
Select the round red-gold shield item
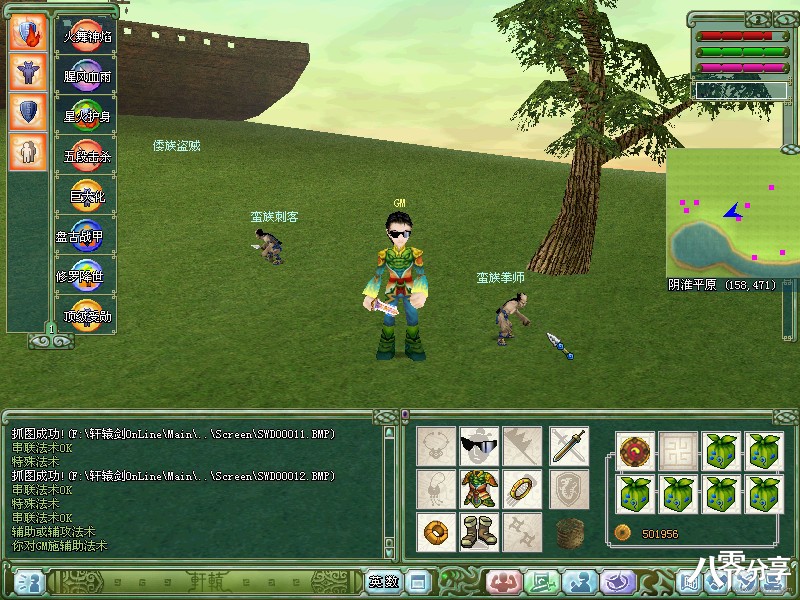[x=635, y=450]
